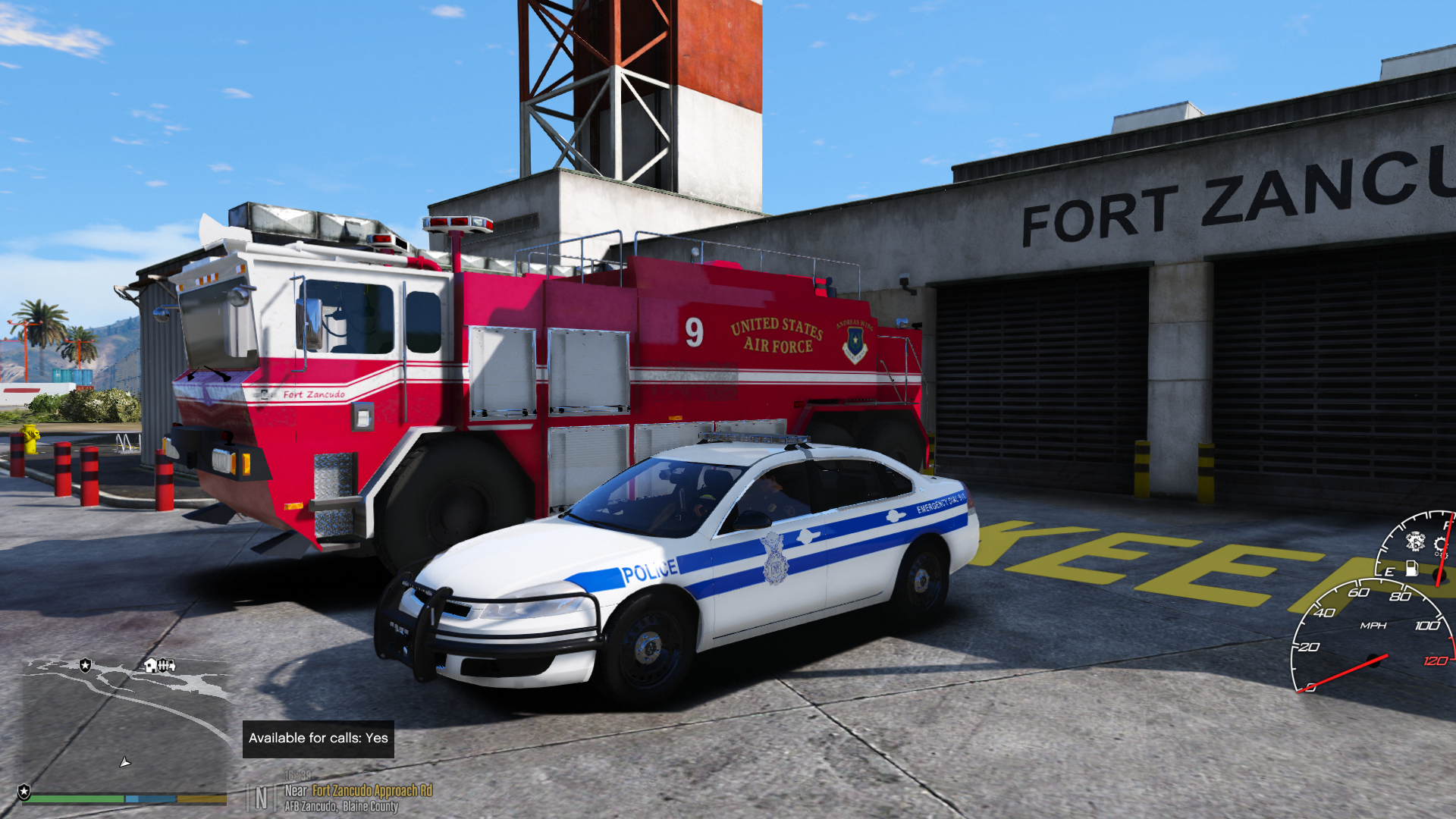Viewport: 1456px width, 819px height.
Task: Click the badge icon beside the health bar
Action: [24, 792]
